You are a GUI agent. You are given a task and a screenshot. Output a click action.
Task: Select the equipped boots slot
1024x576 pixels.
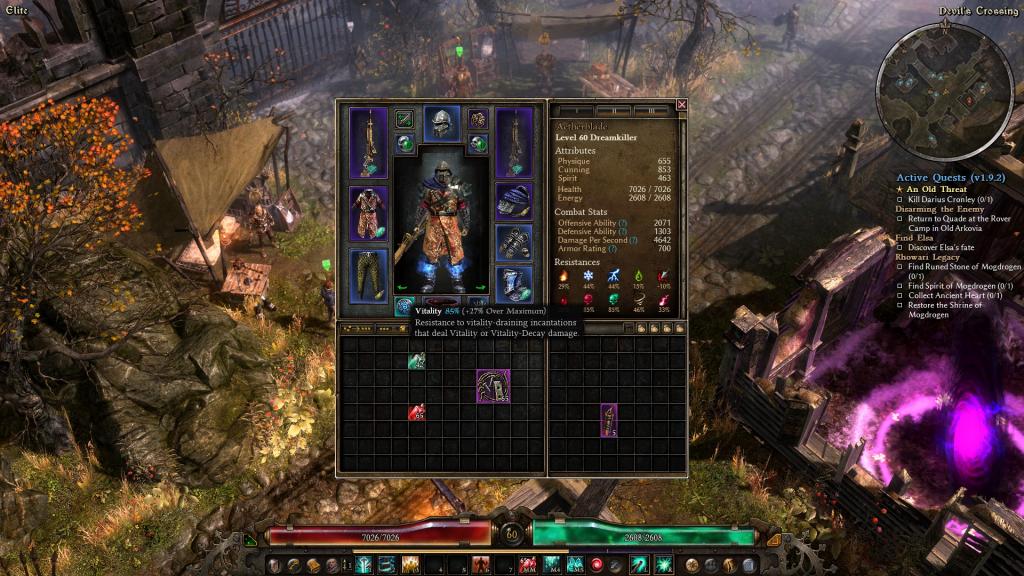513,285
